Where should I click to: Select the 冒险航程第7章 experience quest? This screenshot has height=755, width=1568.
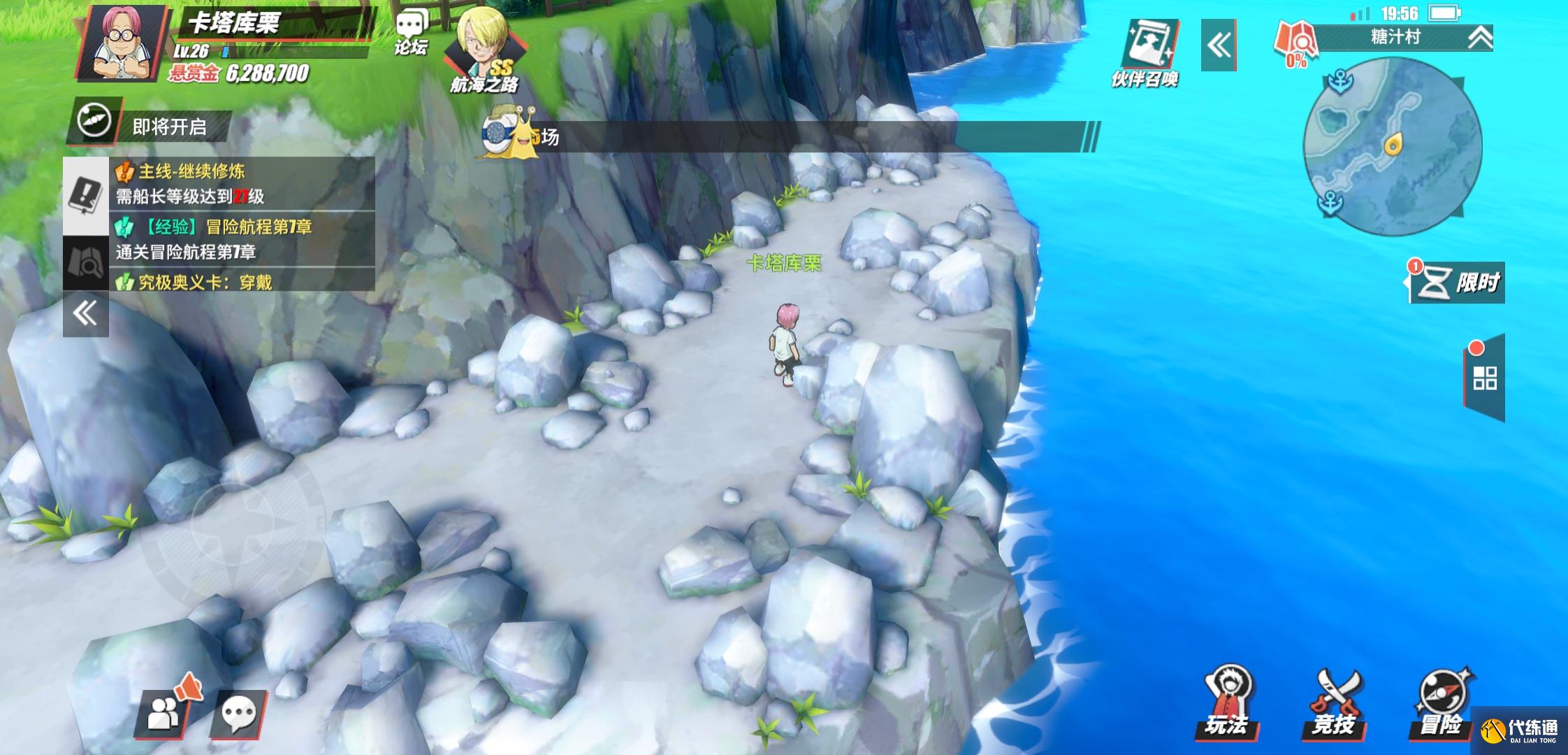pyautogui.click(x=241, y=238)
